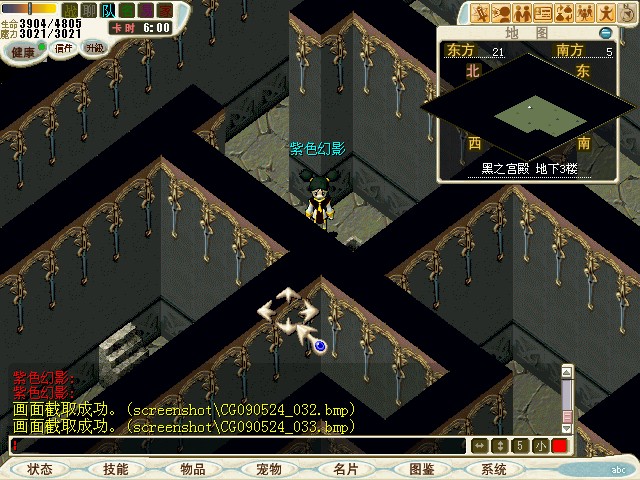This screenshot has width=640, height=480.
Task: Open the 图鉴 encyclopedia menu
Action: (x=421, y=469)
